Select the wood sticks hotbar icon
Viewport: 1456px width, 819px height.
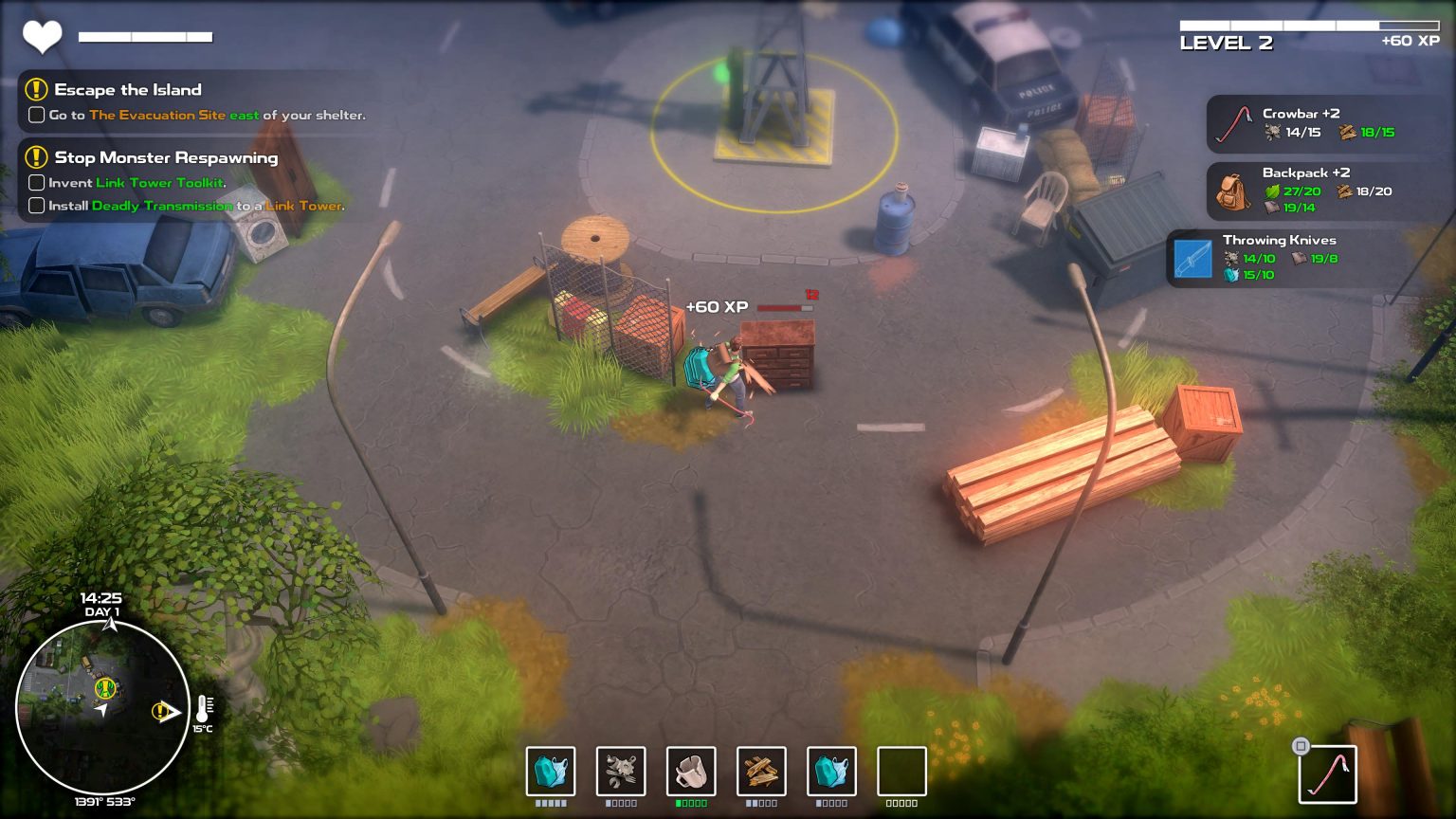(x=761, y=773)
